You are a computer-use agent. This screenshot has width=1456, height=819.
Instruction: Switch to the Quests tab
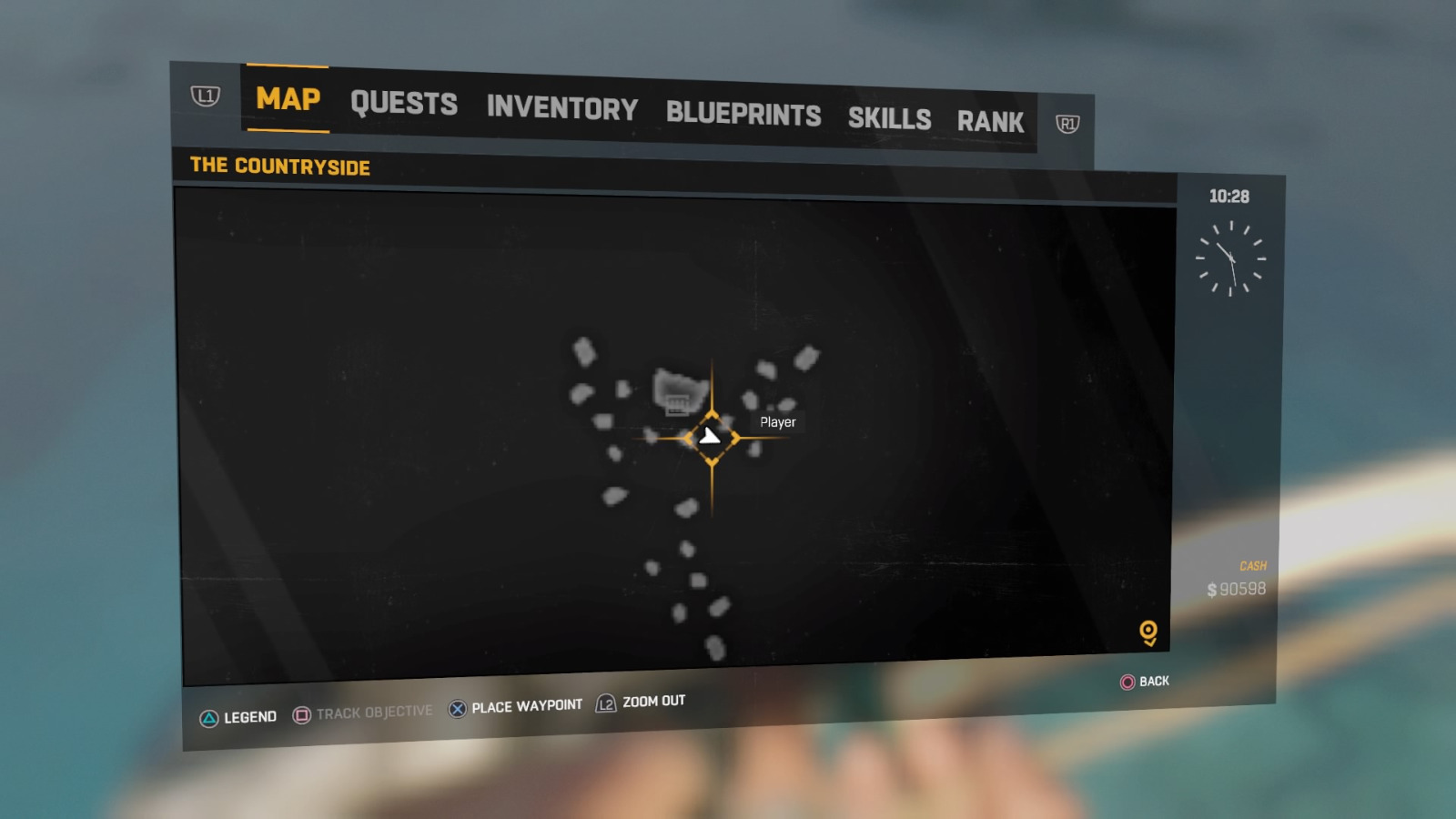[x=404, y=104]
